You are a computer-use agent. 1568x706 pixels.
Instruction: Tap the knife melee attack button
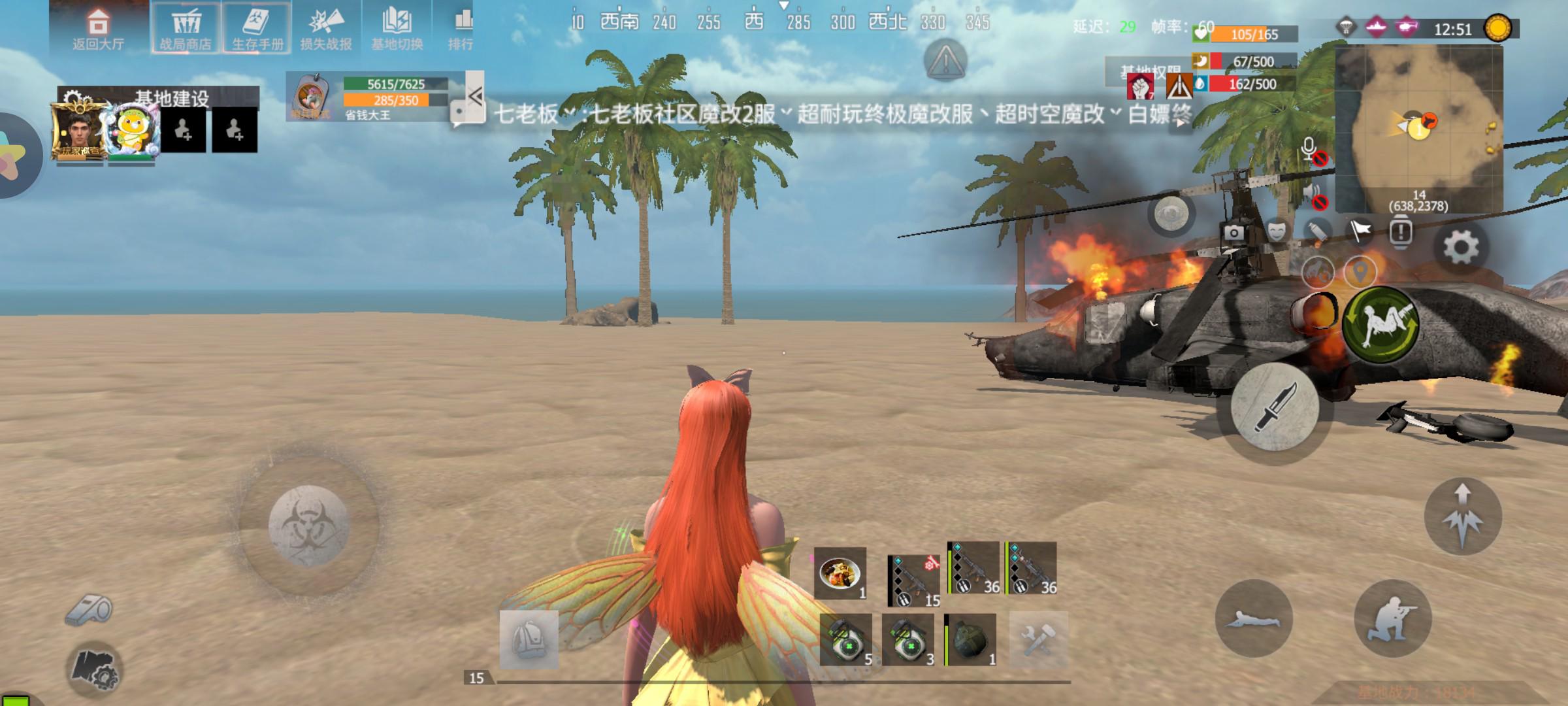pos(1274,407)
